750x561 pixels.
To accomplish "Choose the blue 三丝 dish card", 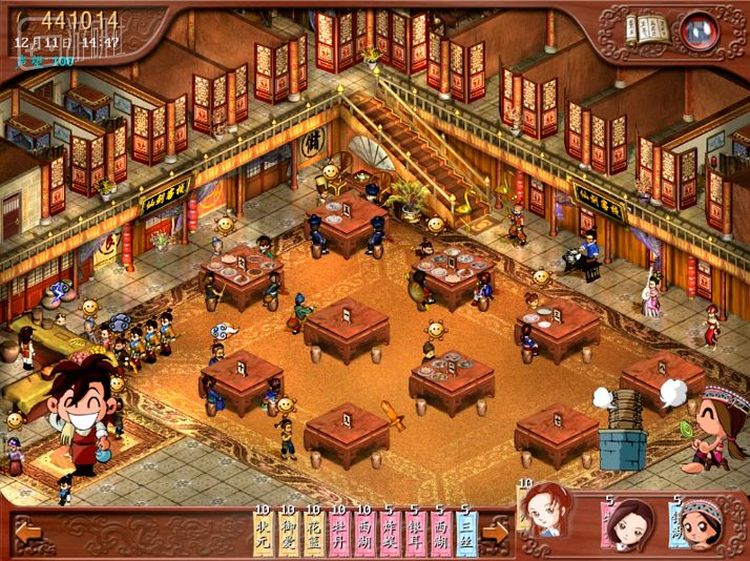I will (x=466, y=532).
